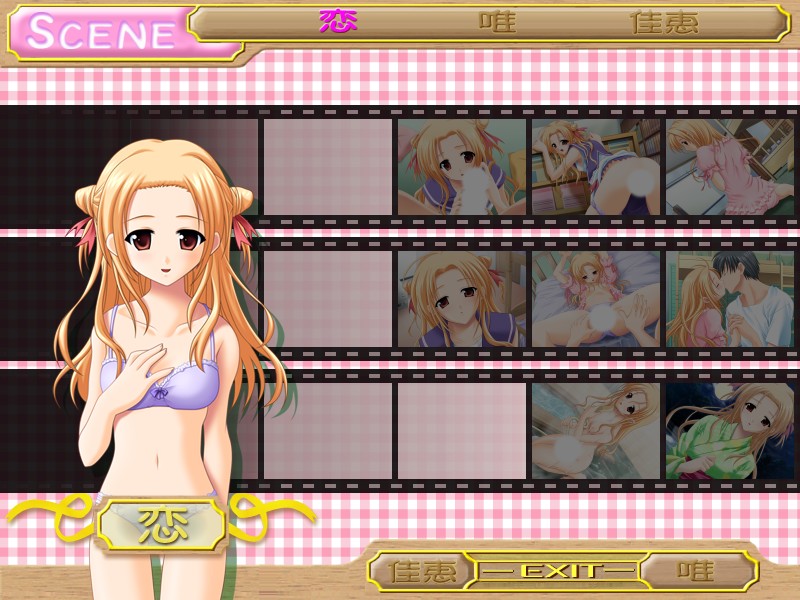The width and height of the screenshot is (800, 600).
Task: Open the kiss scene thumbnail
Action: (729, 299)
